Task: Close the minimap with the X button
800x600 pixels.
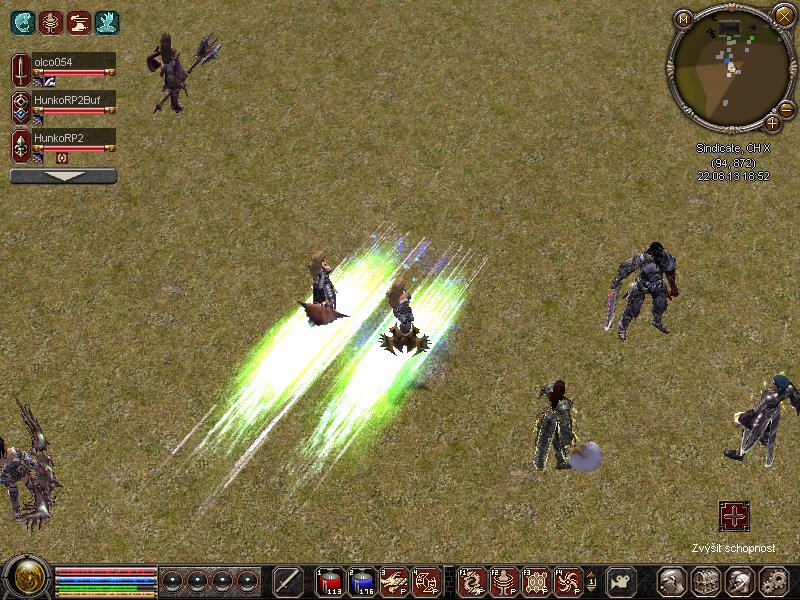Action: click(783, 16)
